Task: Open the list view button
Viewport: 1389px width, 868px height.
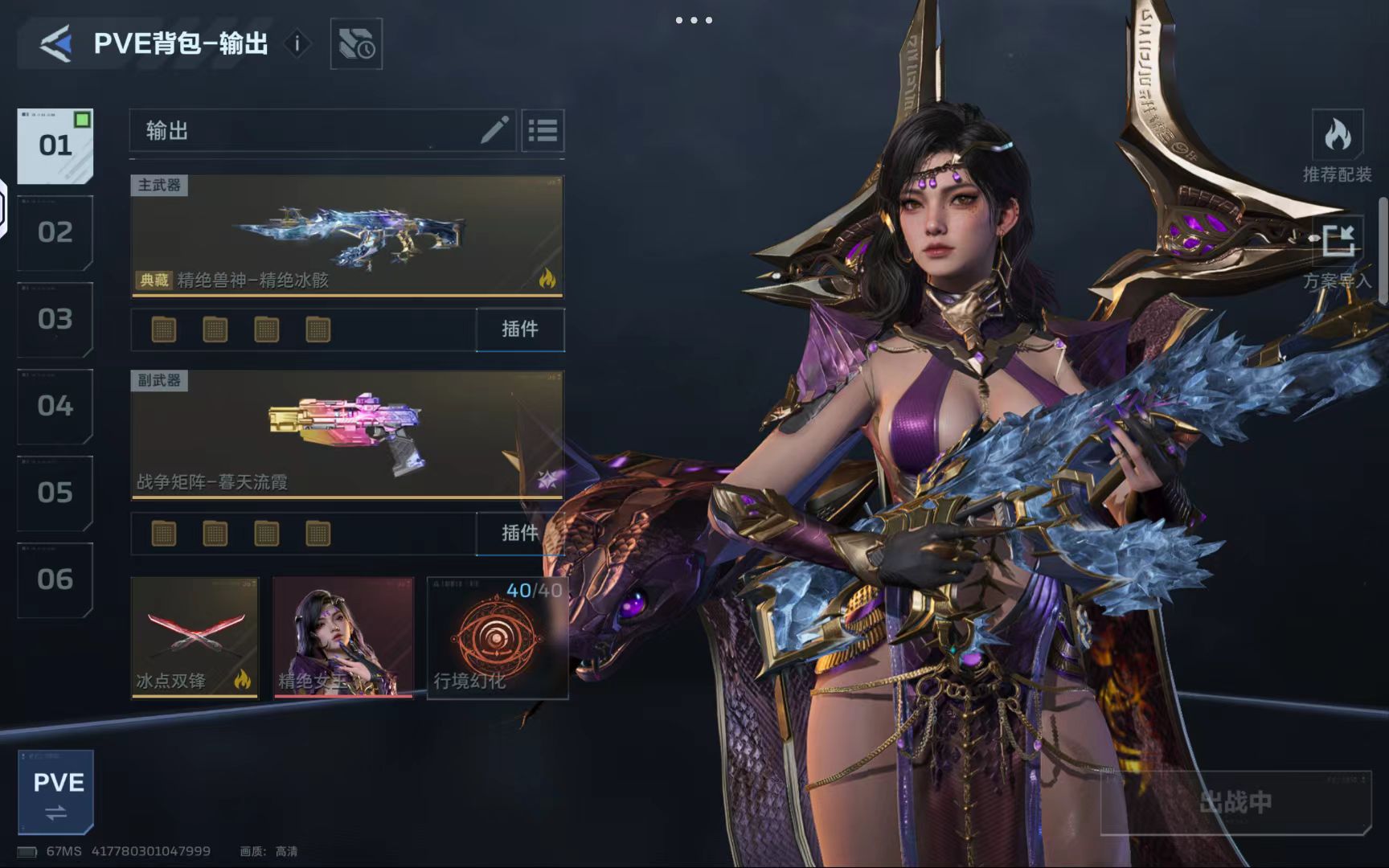Action: coord(543,130)
